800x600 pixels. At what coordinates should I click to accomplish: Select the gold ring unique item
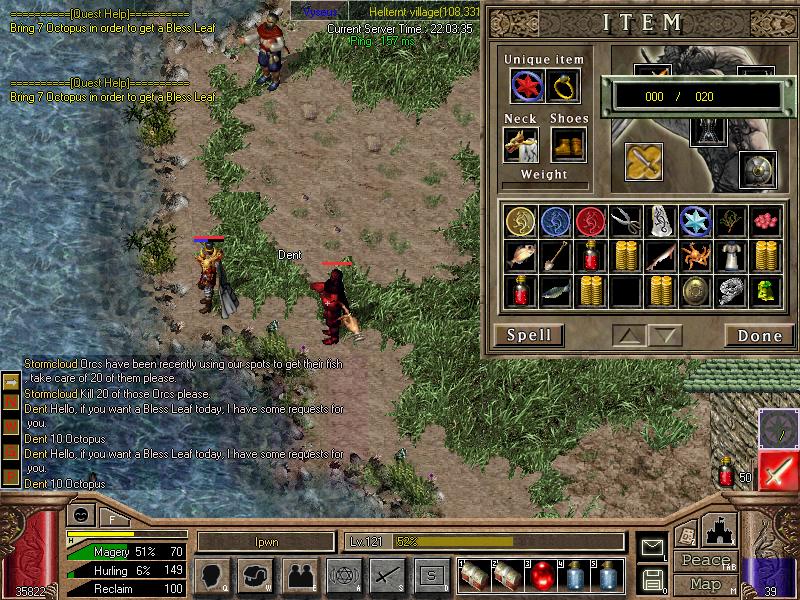564,86
